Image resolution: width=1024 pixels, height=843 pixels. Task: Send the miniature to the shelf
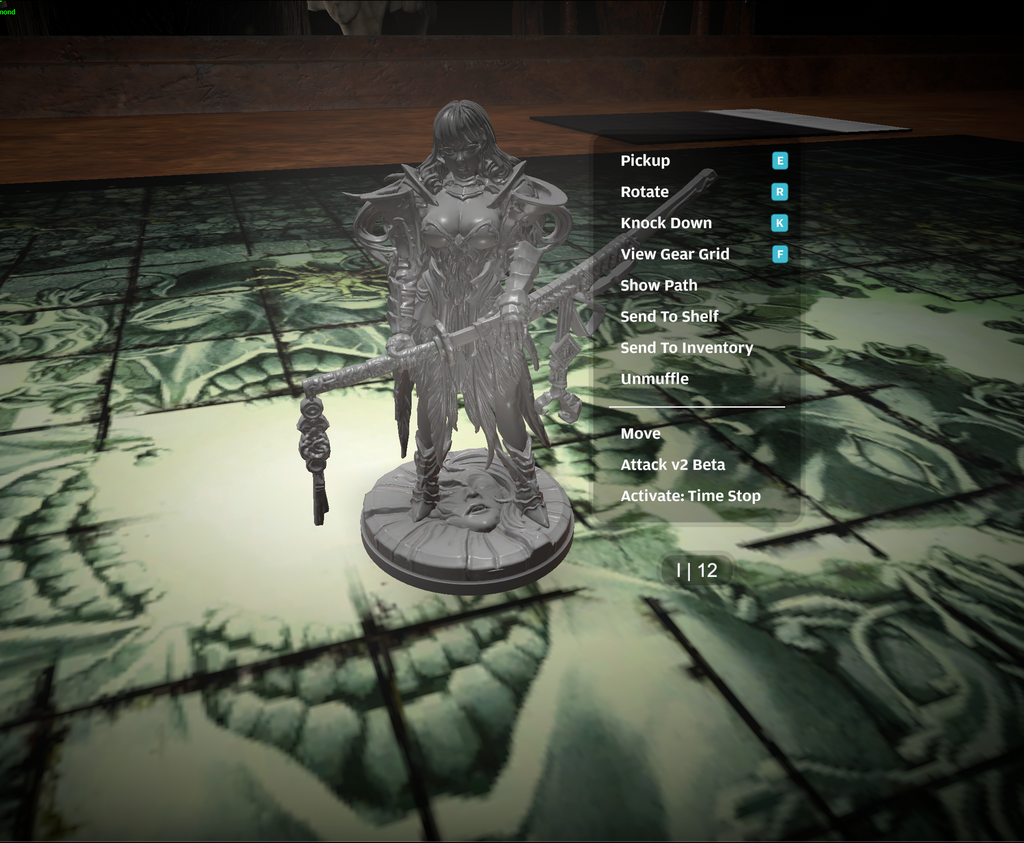click(x=669, y=316)
